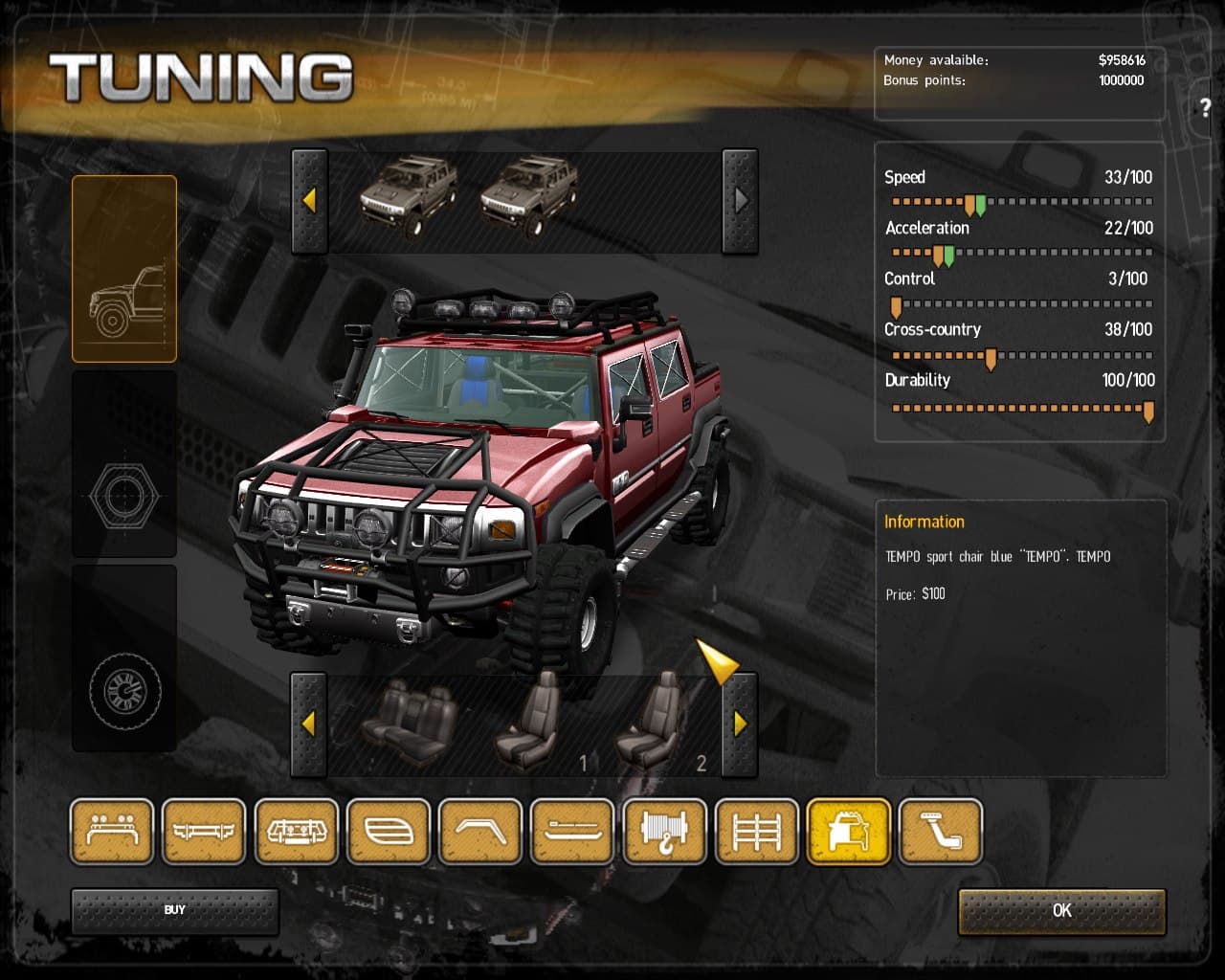
Task: Select the front bumper guard category
Action: [x=297, y=832]
